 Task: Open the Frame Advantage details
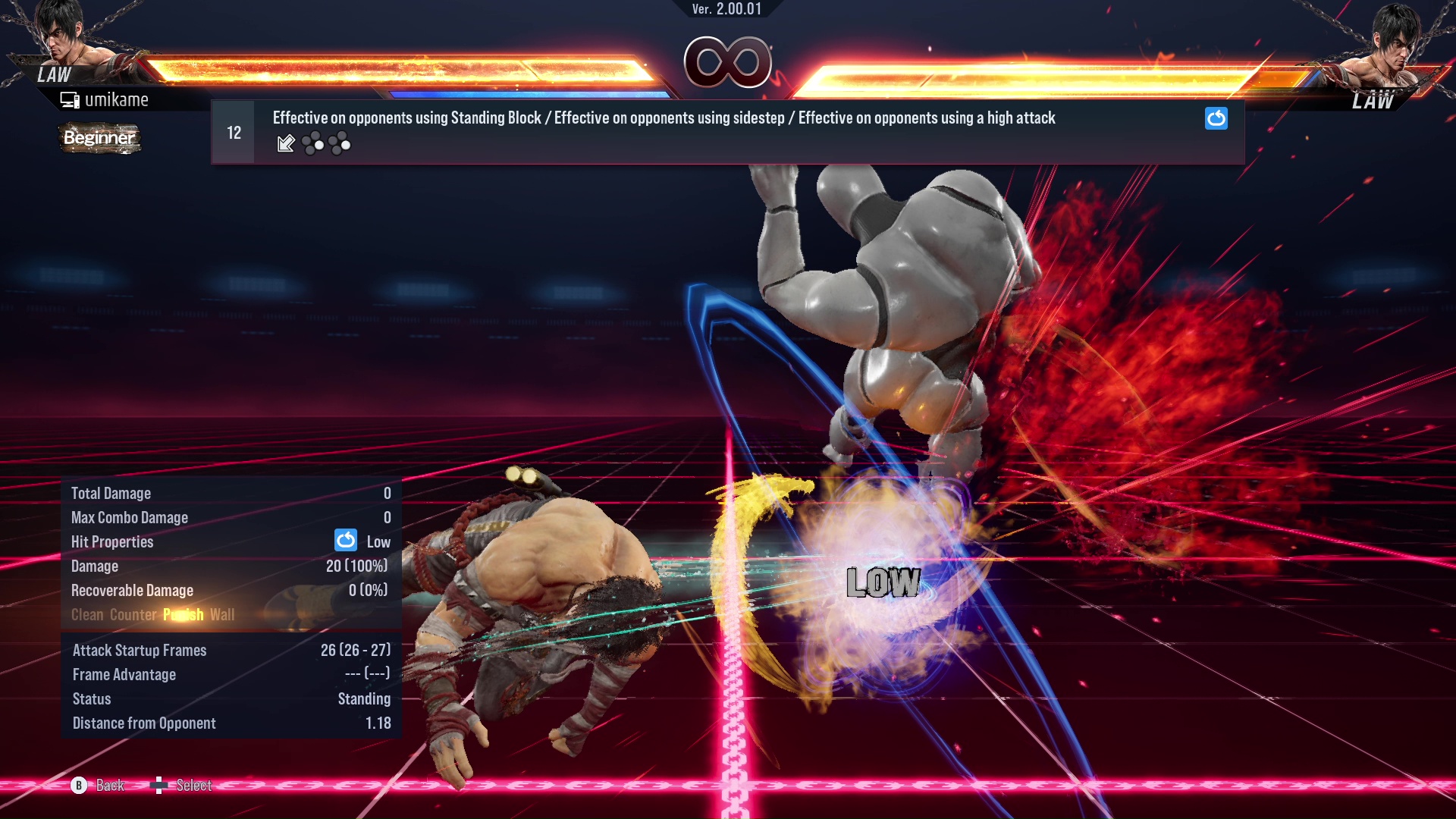(x=124, y=674)
